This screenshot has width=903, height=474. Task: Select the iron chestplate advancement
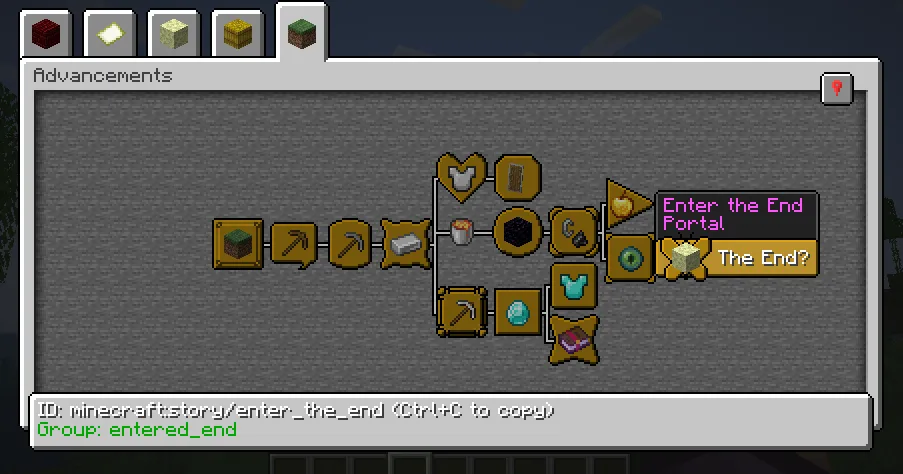pos(461,178)
